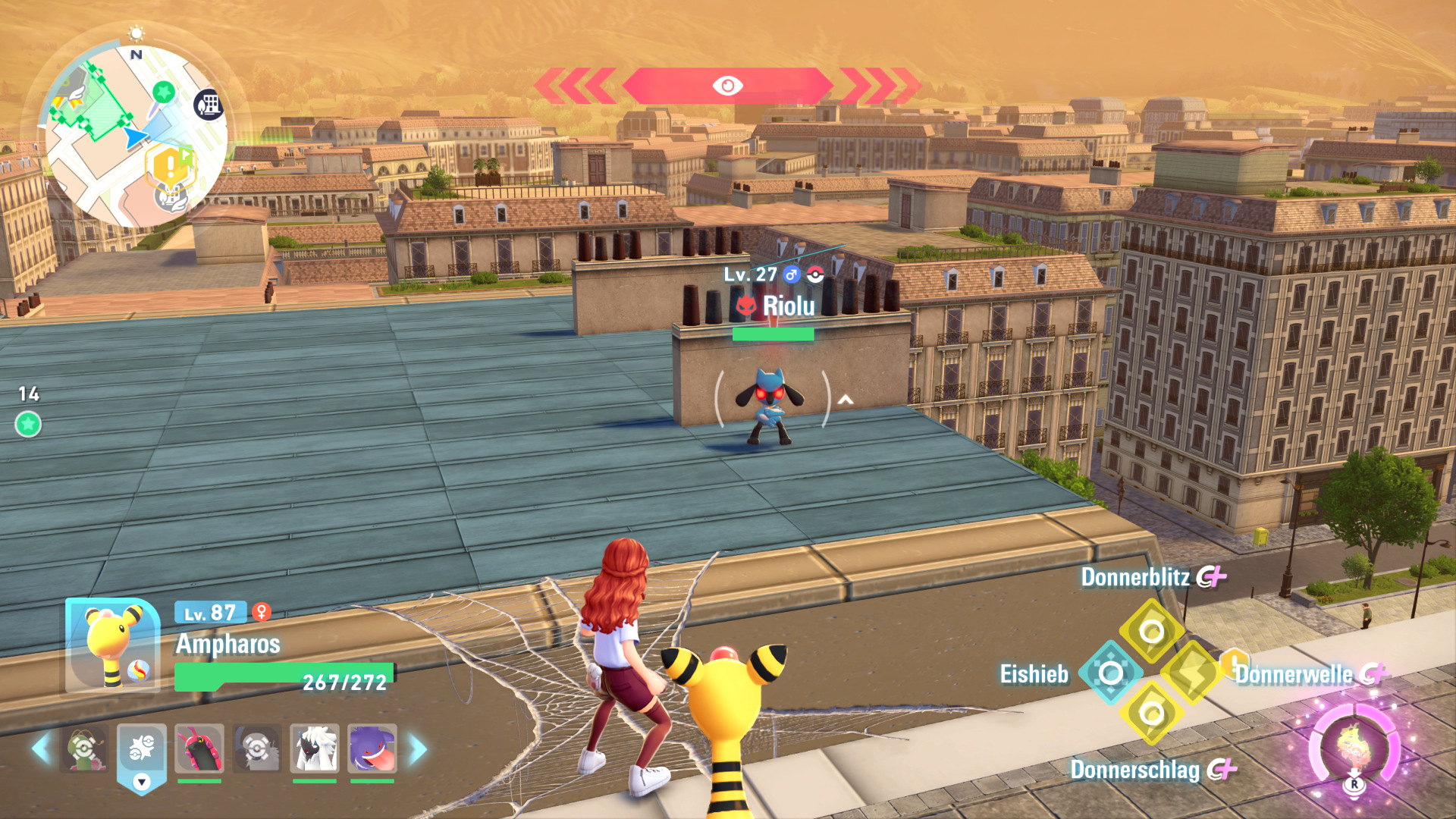Use the Donnerschlag move
Screen dimensions: 1456x819
[1151, 714]
